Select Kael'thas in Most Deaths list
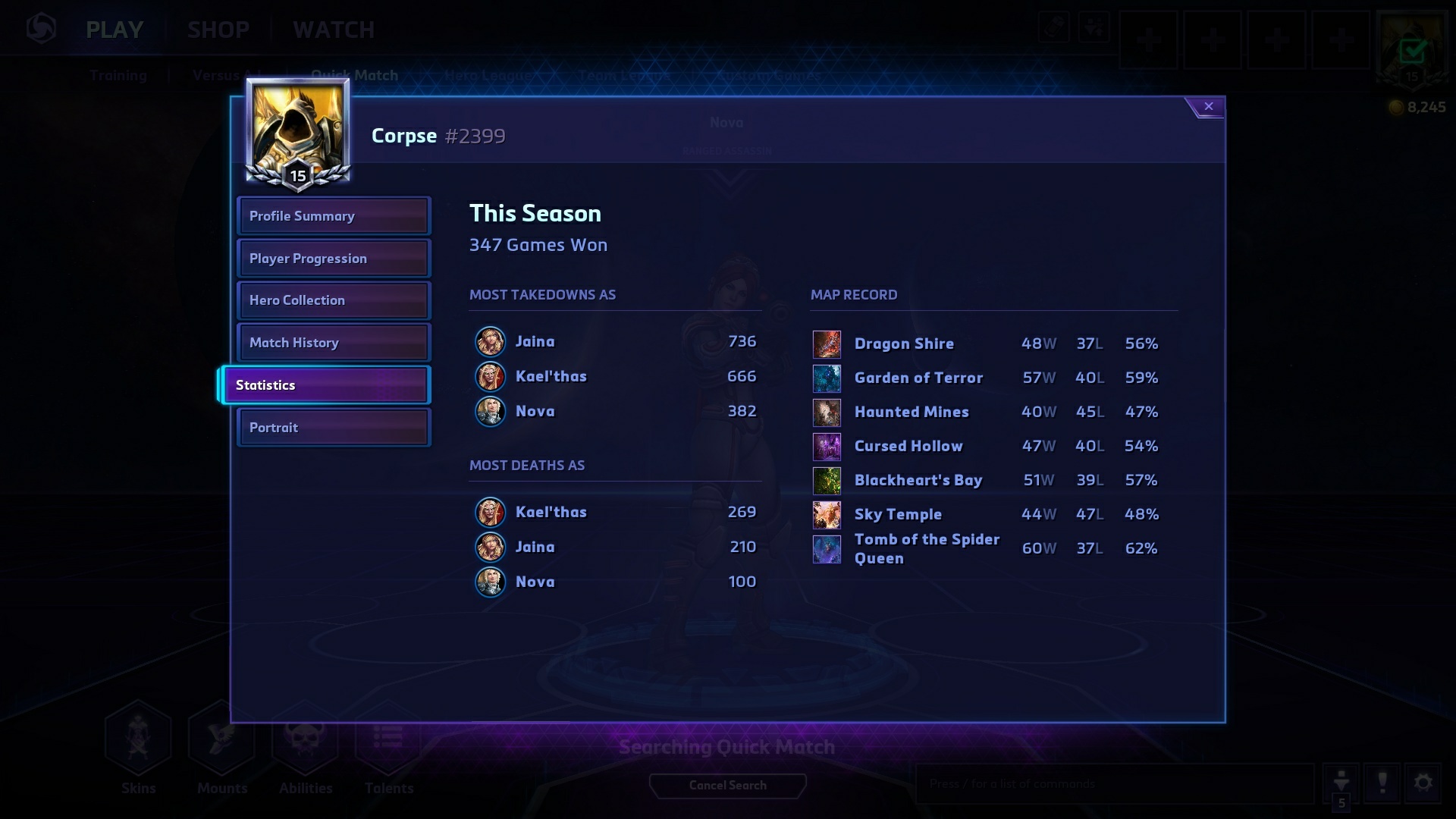Viewport: 1456px width, 819px height. coord(551,512)
